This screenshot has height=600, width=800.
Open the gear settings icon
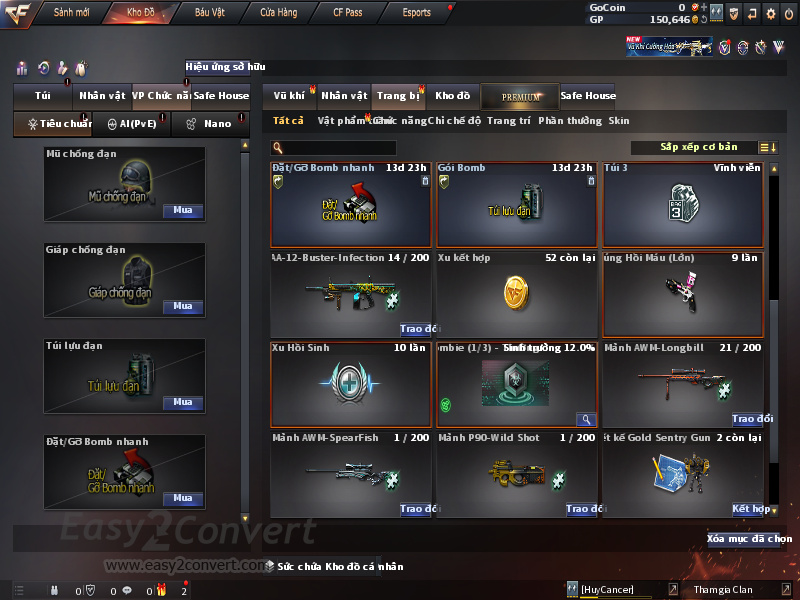click(770, 13)
